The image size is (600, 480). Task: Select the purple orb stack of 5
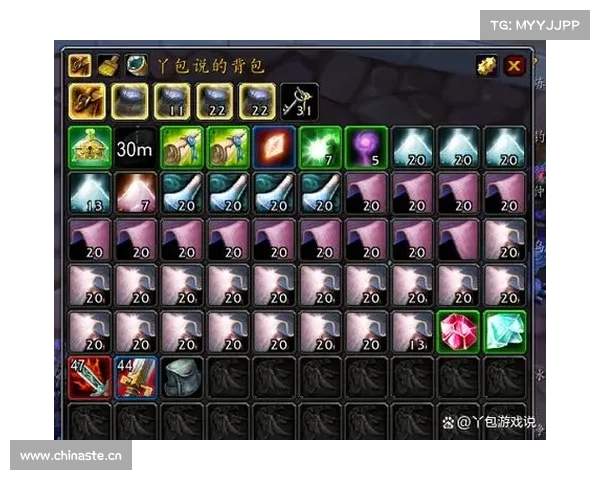tap(366, 147)
